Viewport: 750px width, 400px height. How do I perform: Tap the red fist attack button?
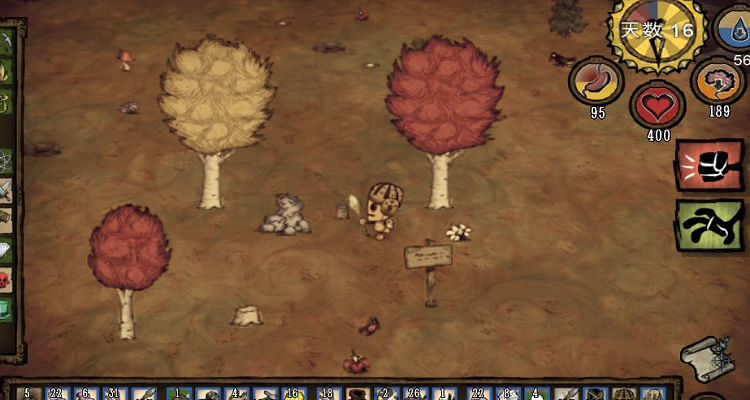click(709, 165)
